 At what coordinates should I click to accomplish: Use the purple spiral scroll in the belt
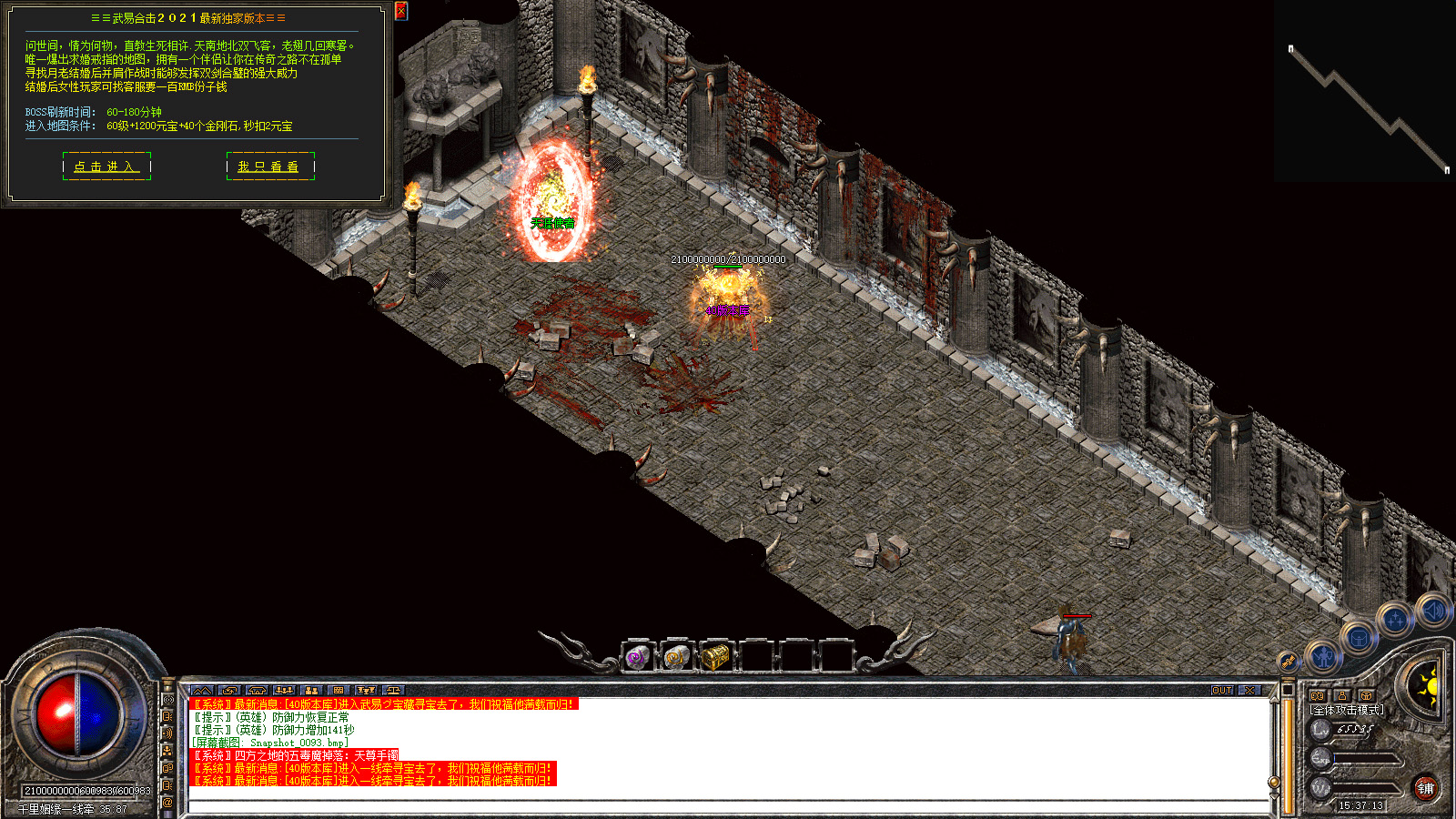(x=638, y=656)
